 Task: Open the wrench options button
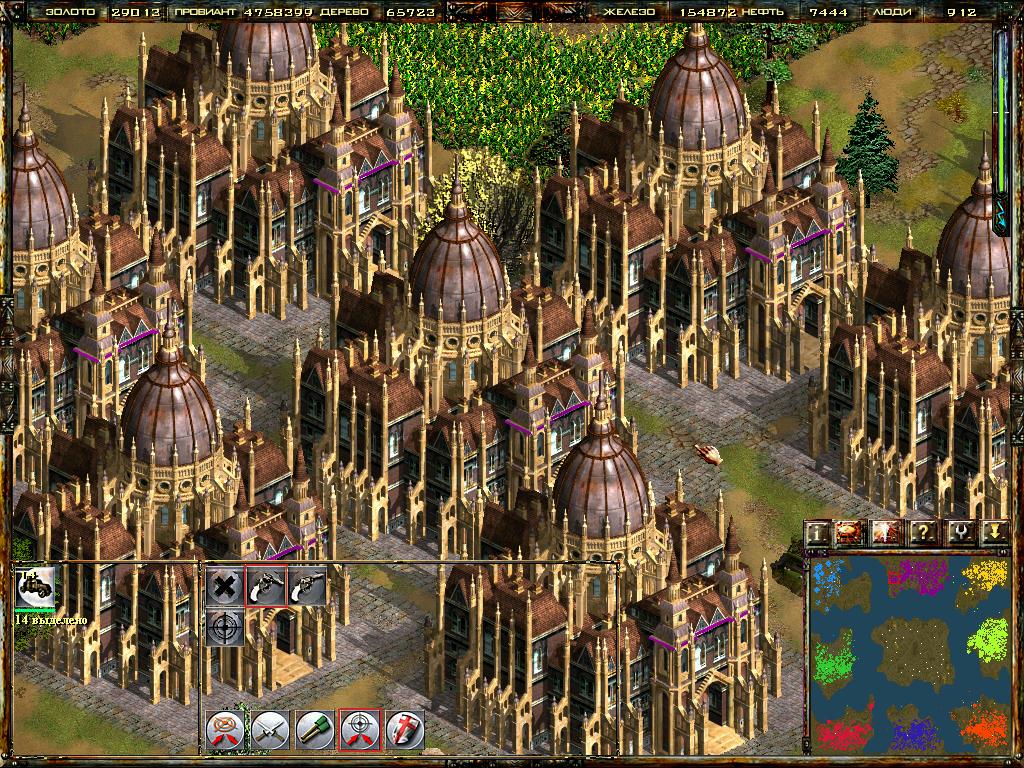pos(958,533)
